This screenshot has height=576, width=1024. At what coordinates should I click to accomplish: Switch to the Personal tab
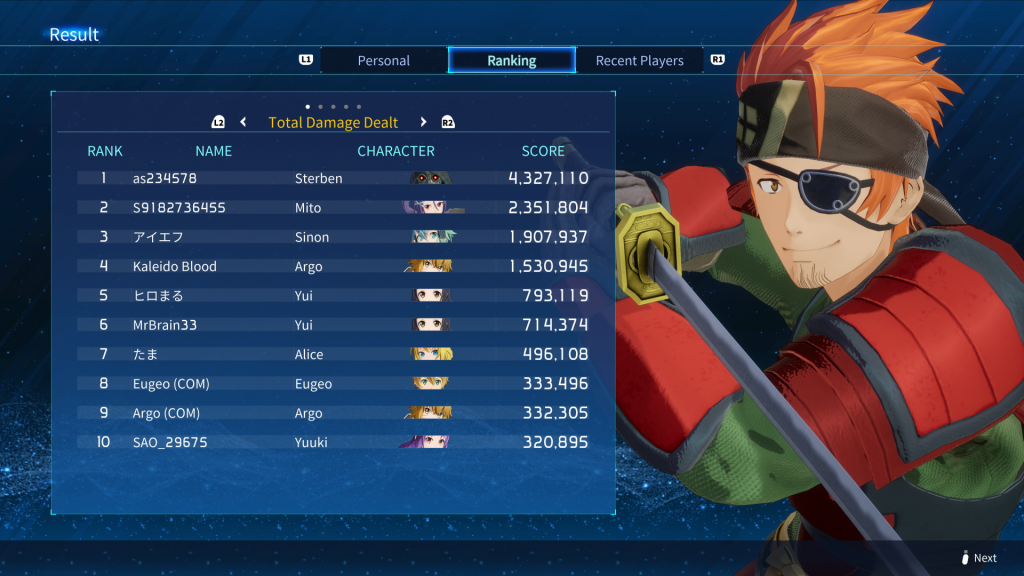coord(384,61)
